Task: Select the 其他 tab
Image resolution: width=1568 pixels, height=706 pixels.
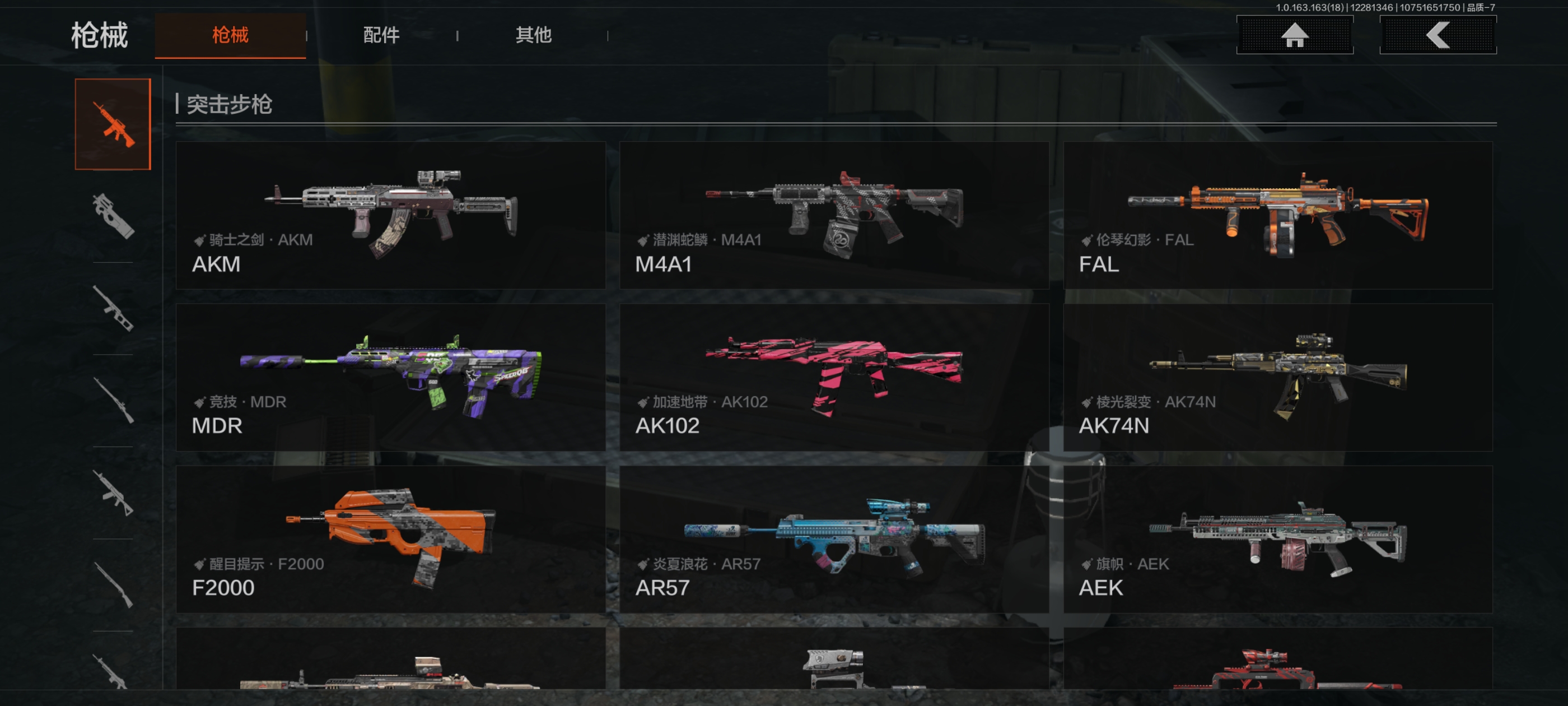Action: tap(533, 35)
